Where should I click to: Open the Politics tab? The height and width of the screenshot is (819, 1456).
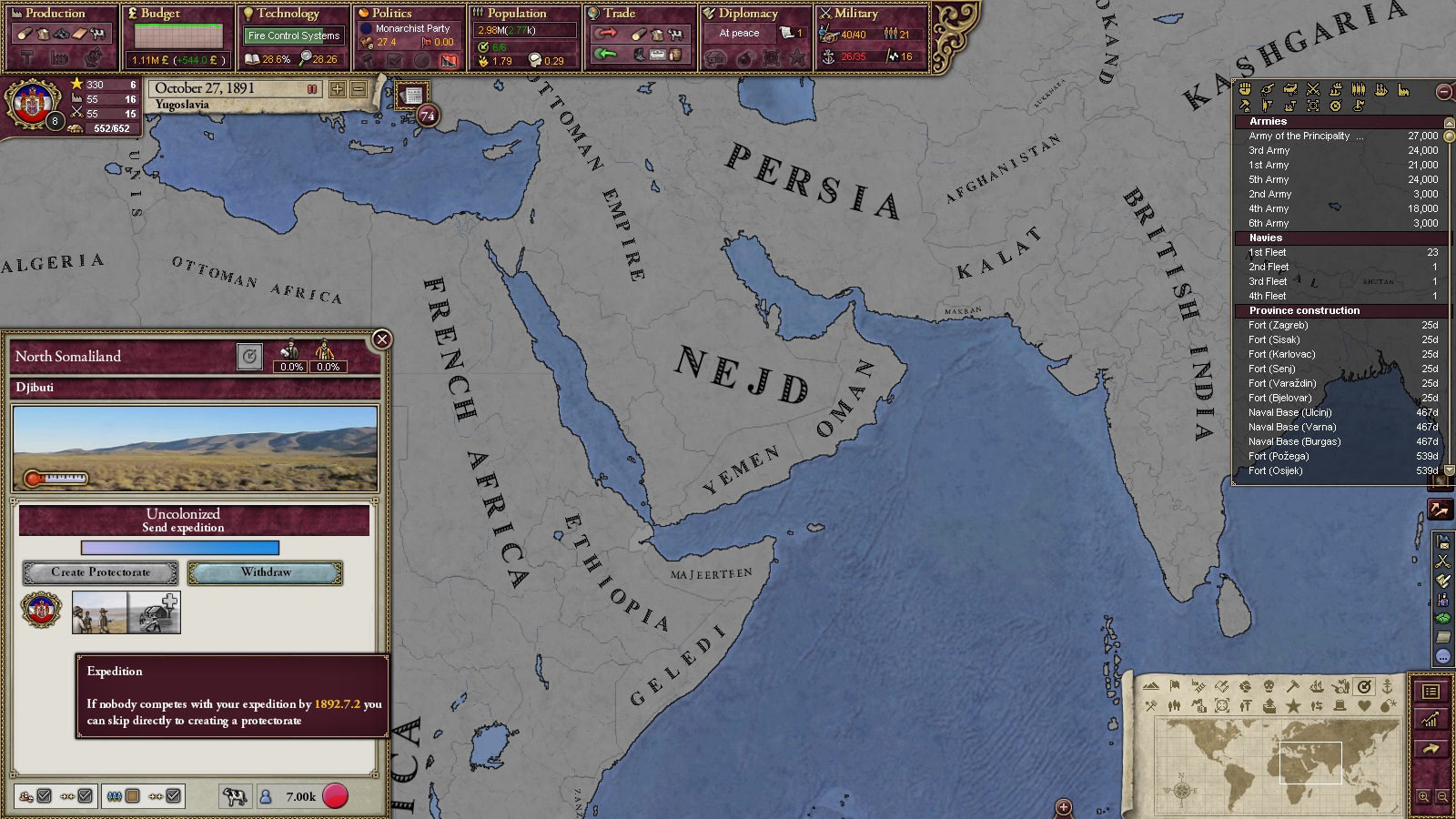(391, 14)
